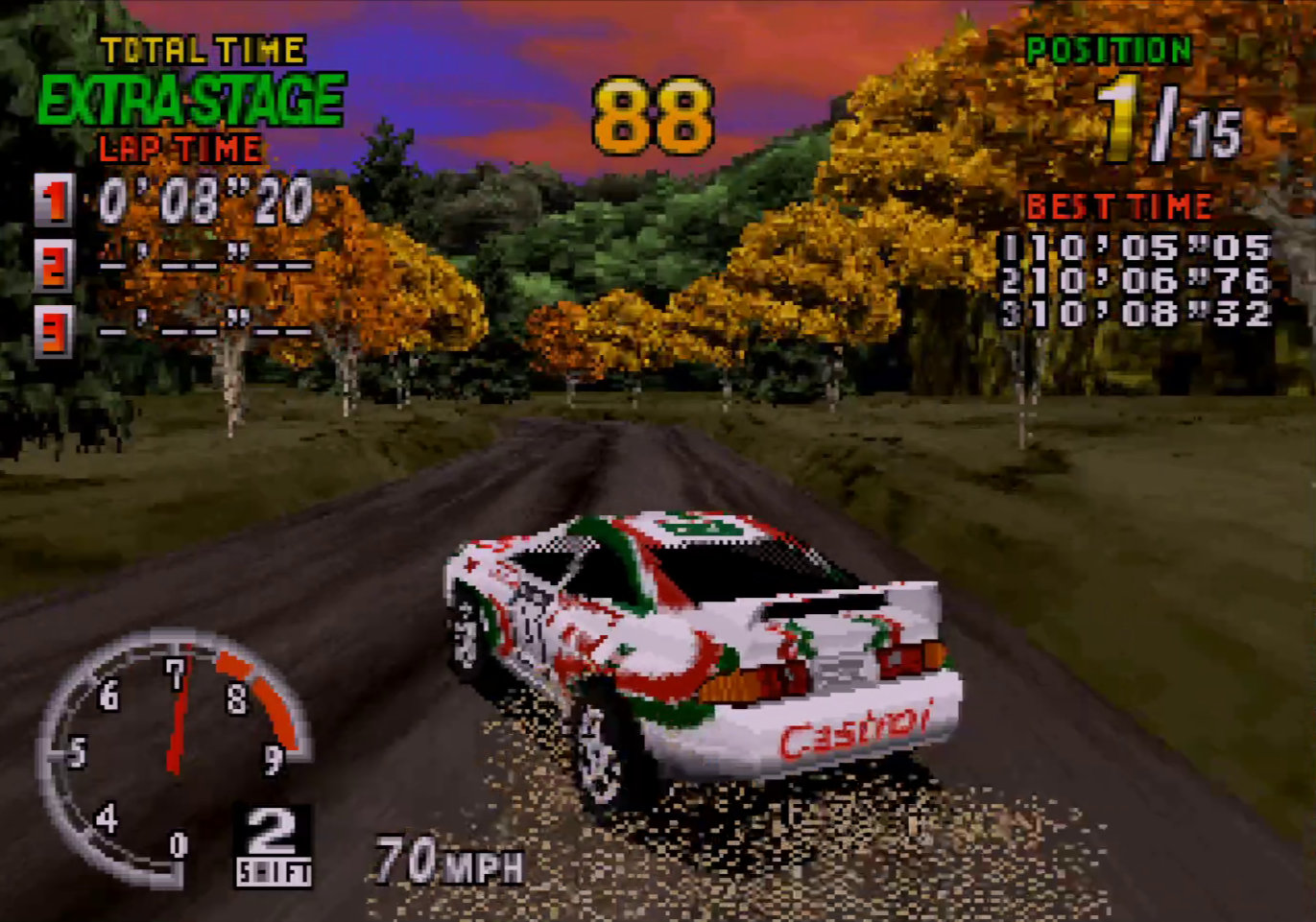
Task: Switch to the BEST TIME tab
Action: point(1118,203)
